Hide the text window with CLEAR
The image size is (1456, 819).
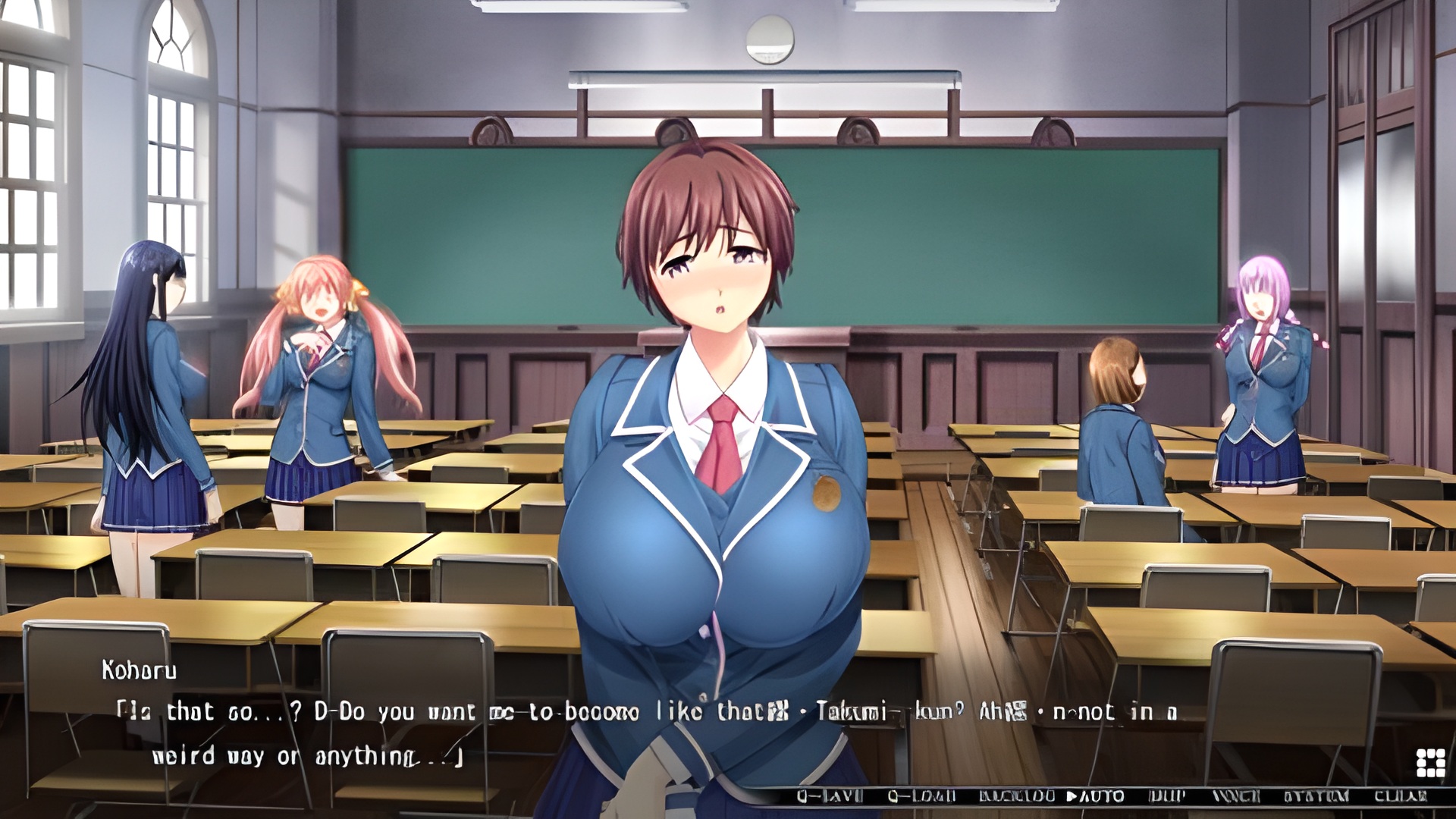[1400, 796]
